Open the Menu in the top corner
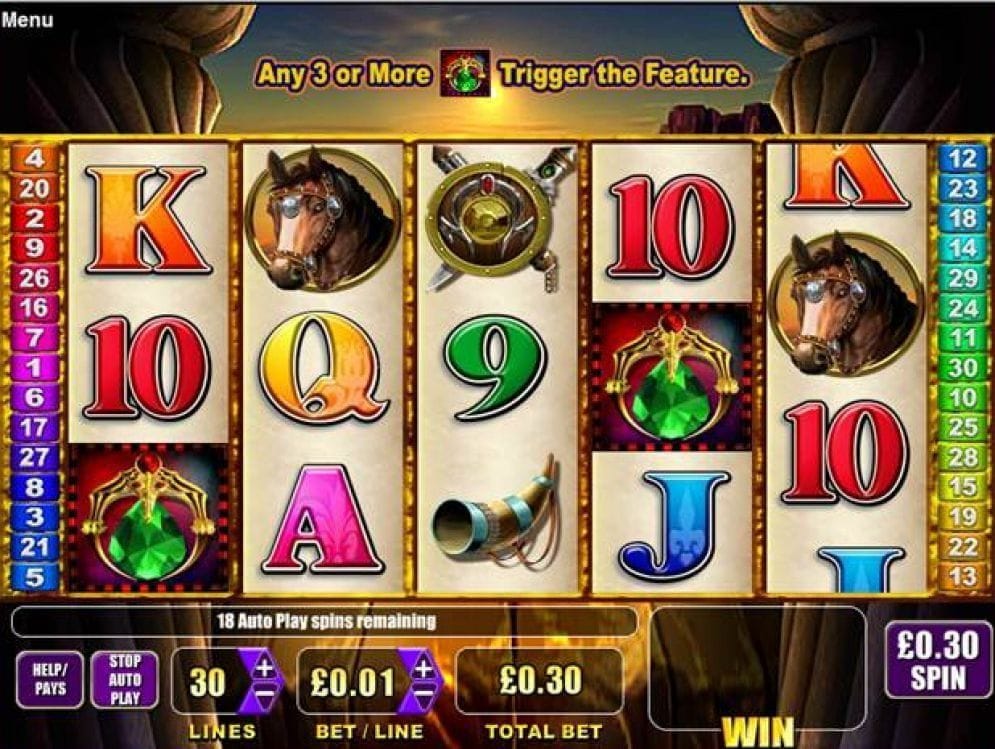This screenshot has width=995, height=749. click(x=27, y=19)
